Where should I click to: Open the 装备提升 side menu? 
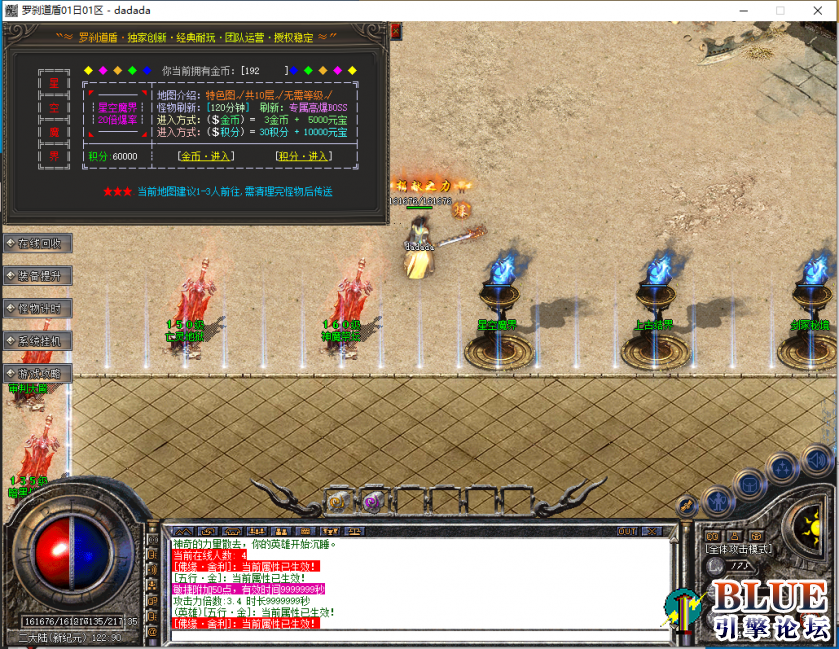click(38, 275)
